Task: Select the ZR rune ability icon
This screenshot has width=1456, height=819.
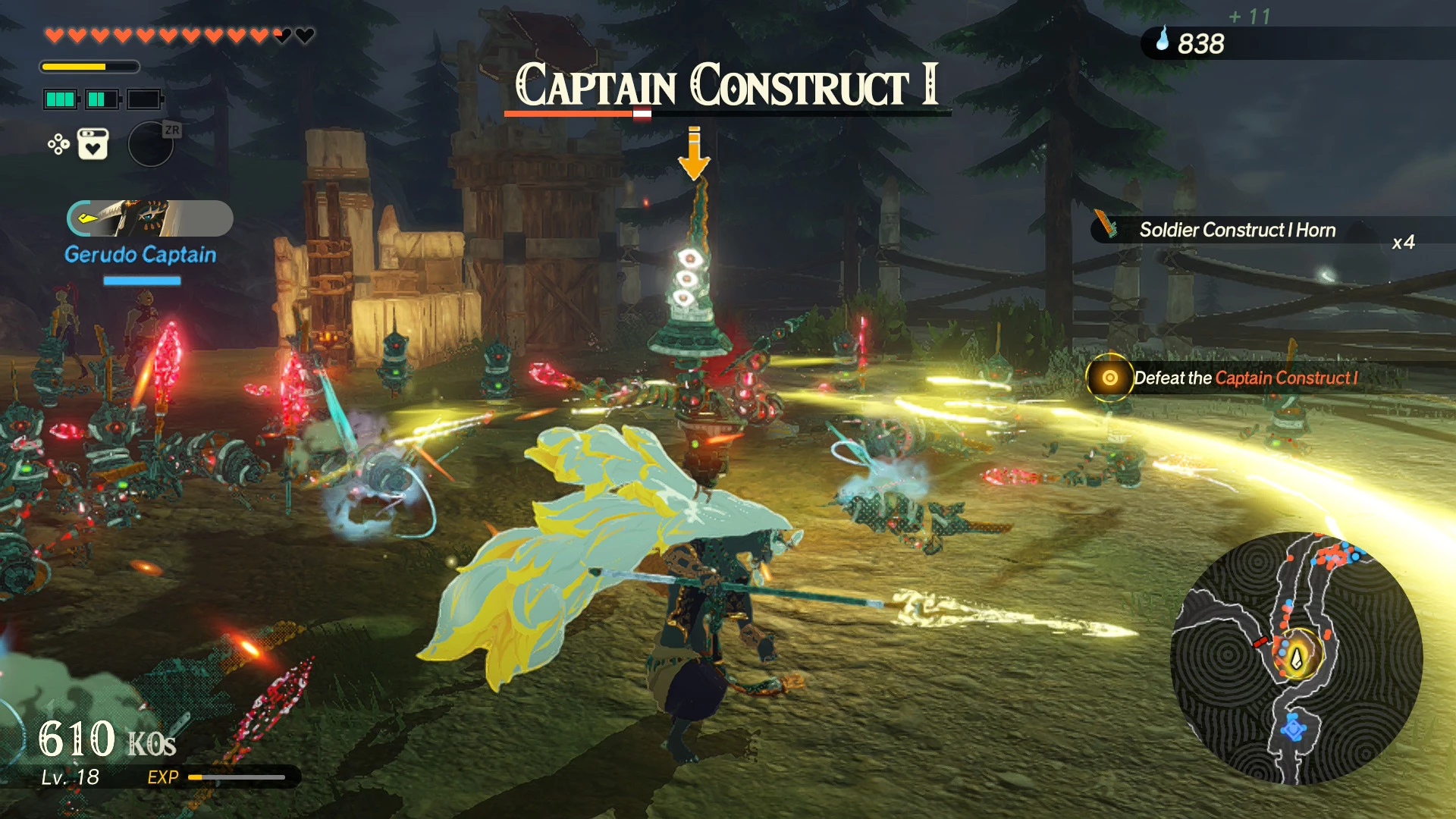Action: pyautogui.click(x=152, y=146)
